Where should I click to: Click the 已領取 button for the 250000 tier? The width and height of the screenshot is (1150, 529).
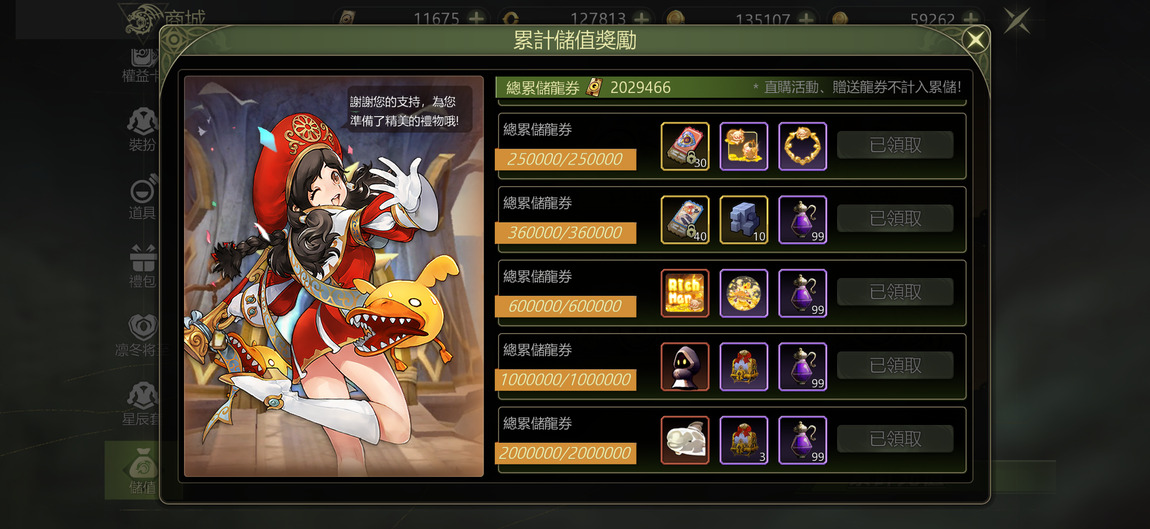pyautogui.click(x=895, y=145)
